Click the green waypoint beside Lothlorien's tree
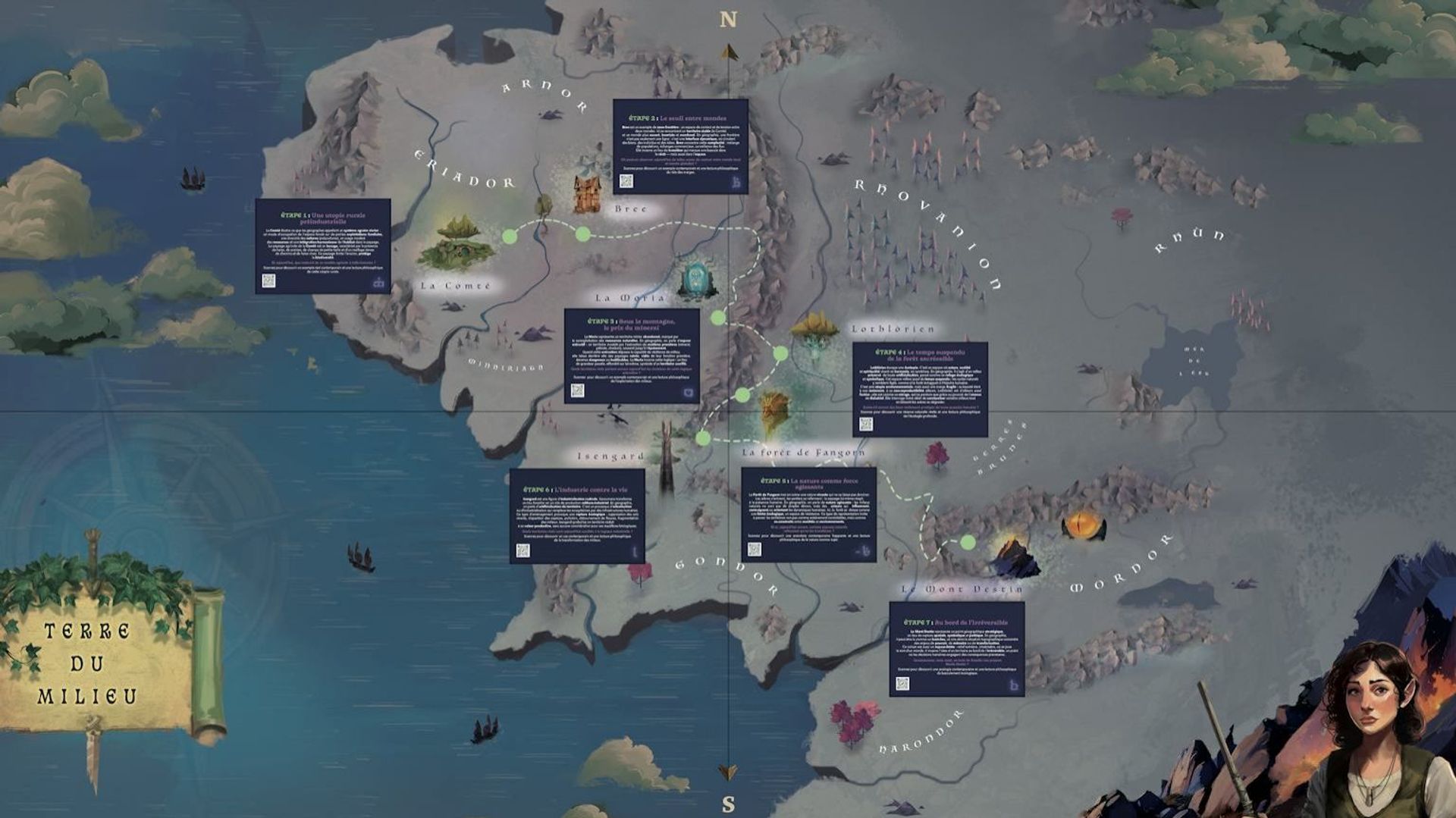The height and width of the screenshot is (818, 1456). point(780,353)
